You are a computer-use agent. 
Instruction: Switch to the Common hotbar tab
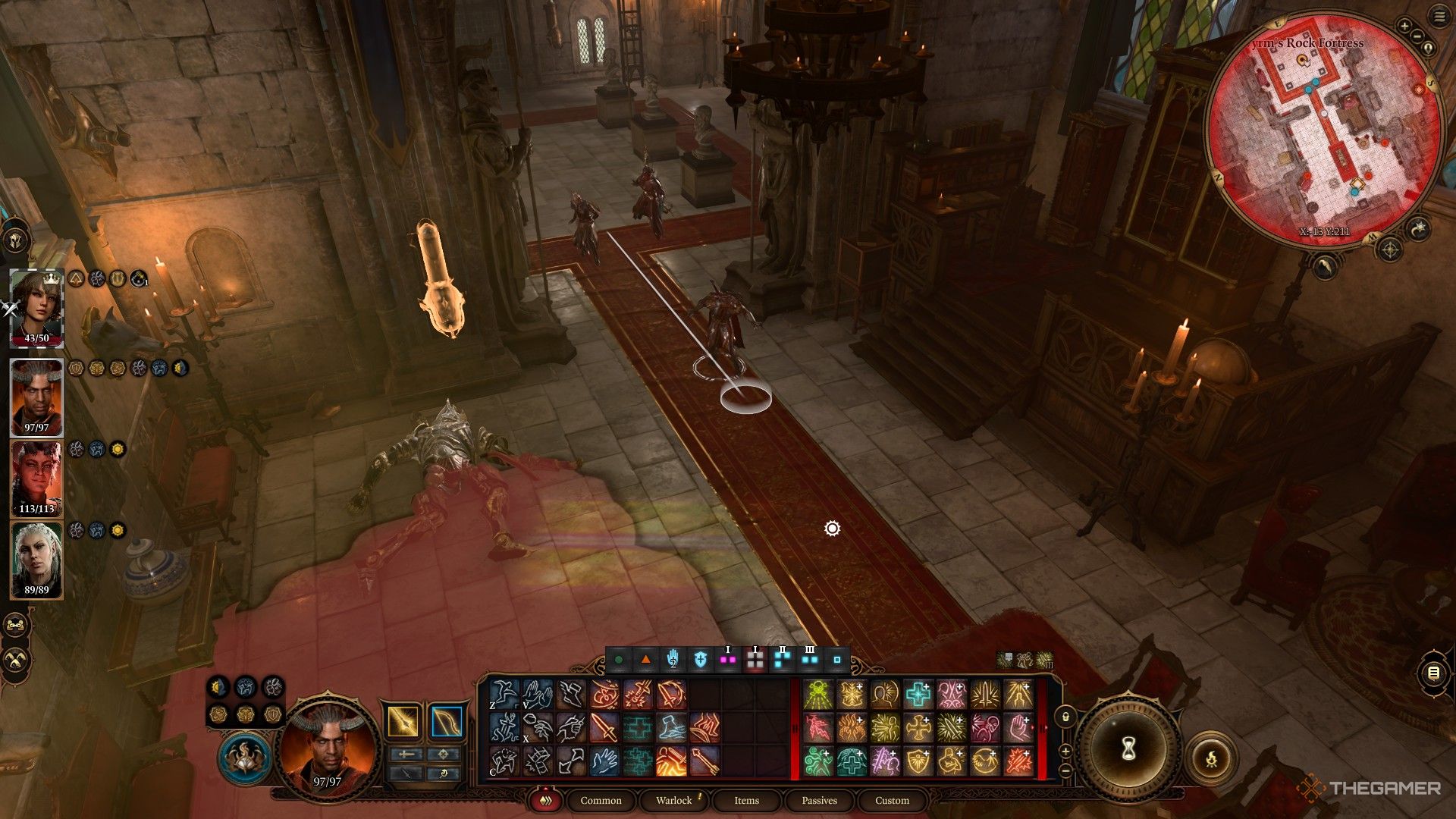tap(601, 801)
